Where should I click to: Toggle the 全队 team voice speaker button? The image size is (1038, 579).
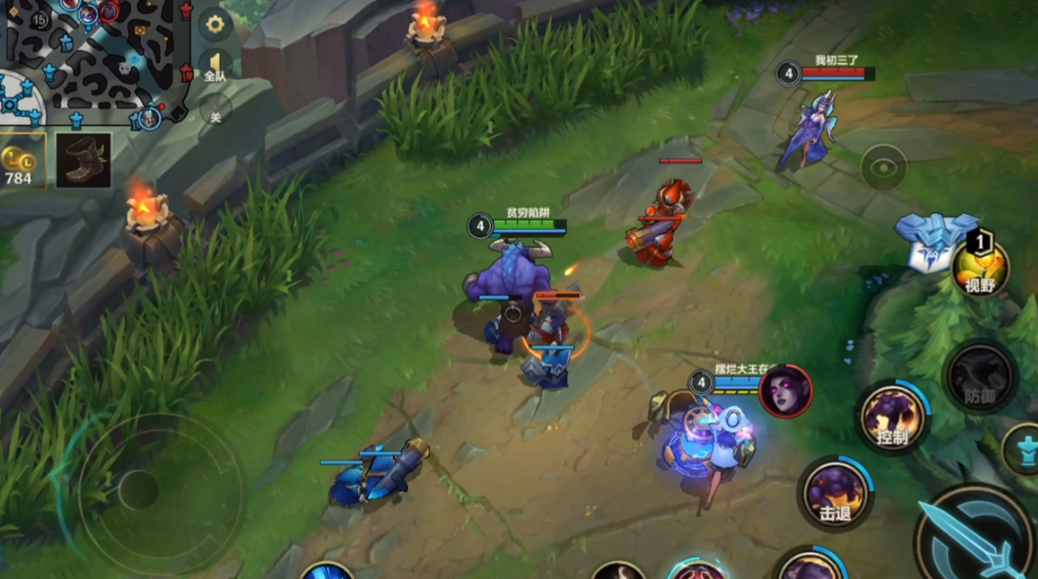(215, 67)
